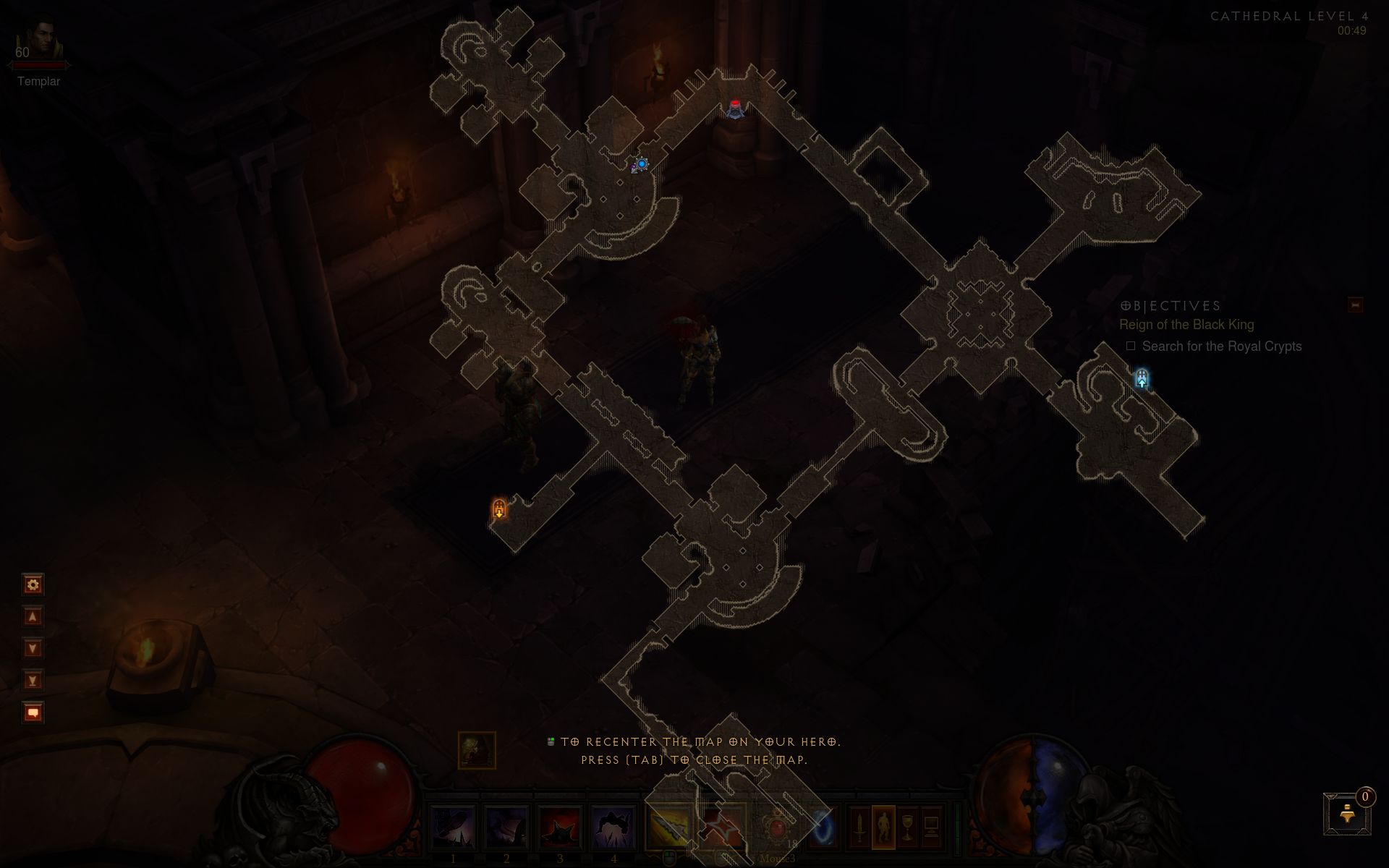The image size is (1389, 868).
Task: Use the purple skill in slot 4
Action: tap(614, 827)
